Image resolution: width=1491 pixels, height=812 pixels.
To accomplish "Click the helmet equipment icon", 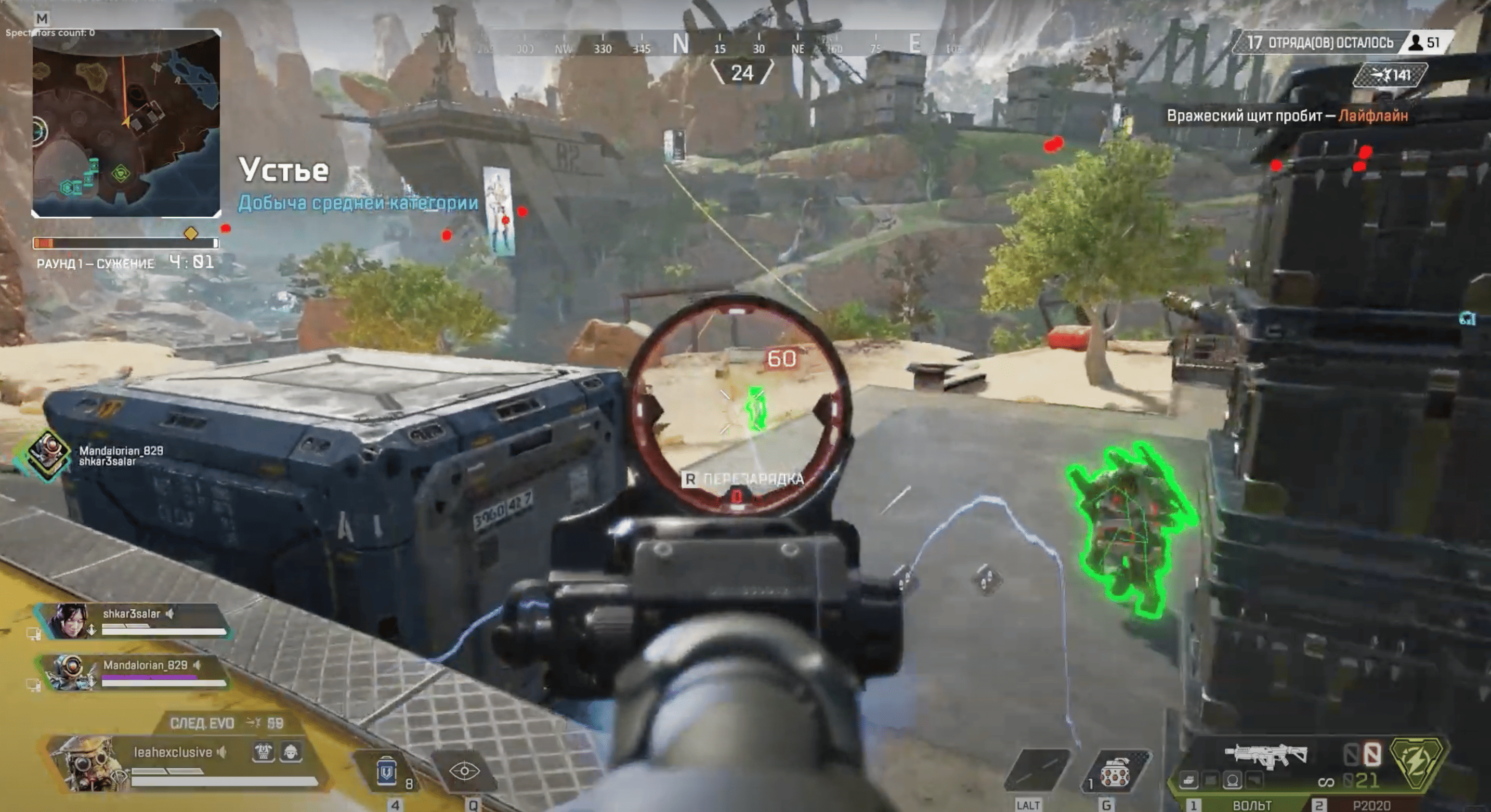I will tap(291, 752).
